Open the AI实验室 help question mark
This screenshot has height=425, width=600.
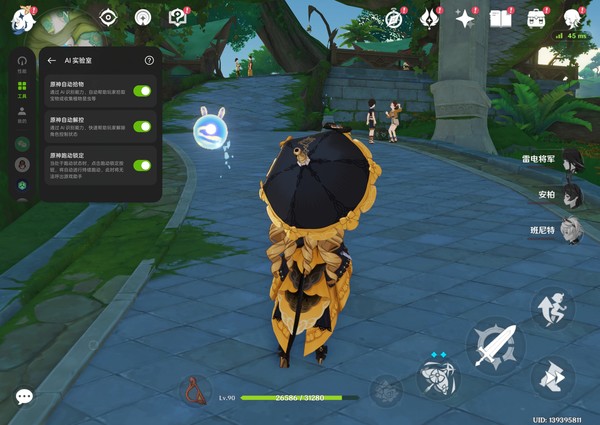click(149, 61)
